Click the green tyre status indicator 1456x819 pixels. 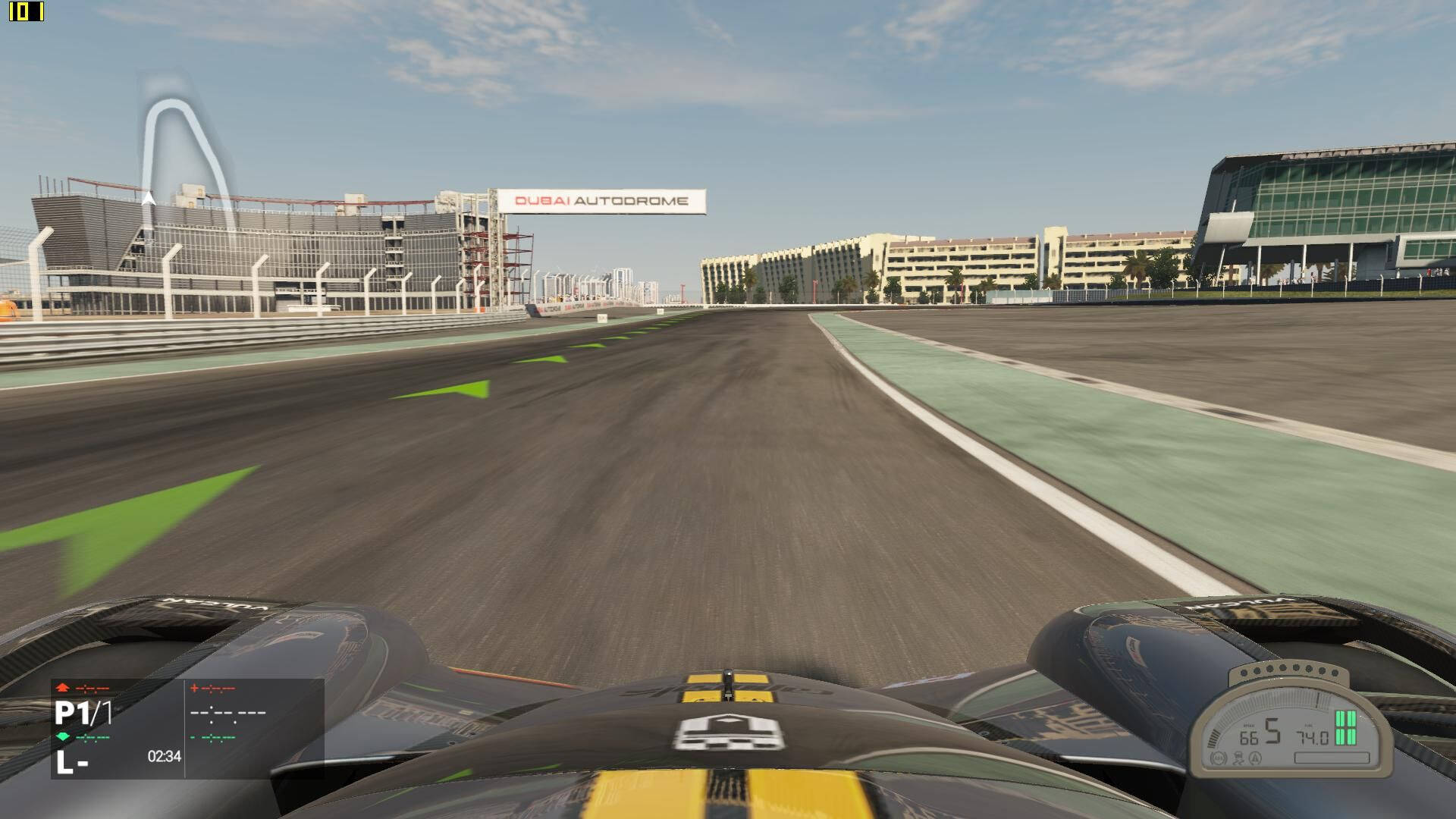click(1345, 728)
